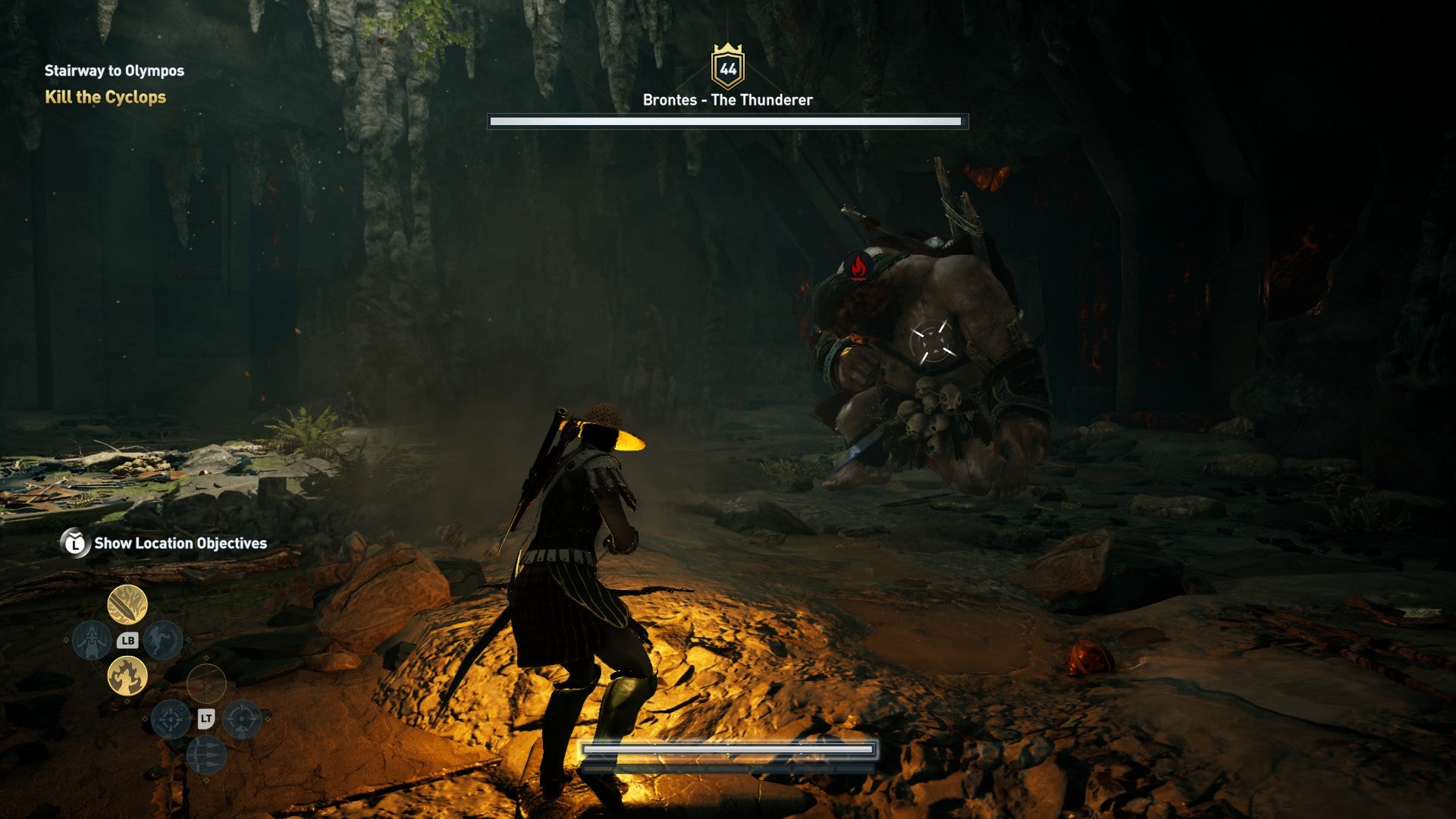The image size is (1456, 819).
Task: Select the flaming spear melee ability icon
Action: coord(126,604)
